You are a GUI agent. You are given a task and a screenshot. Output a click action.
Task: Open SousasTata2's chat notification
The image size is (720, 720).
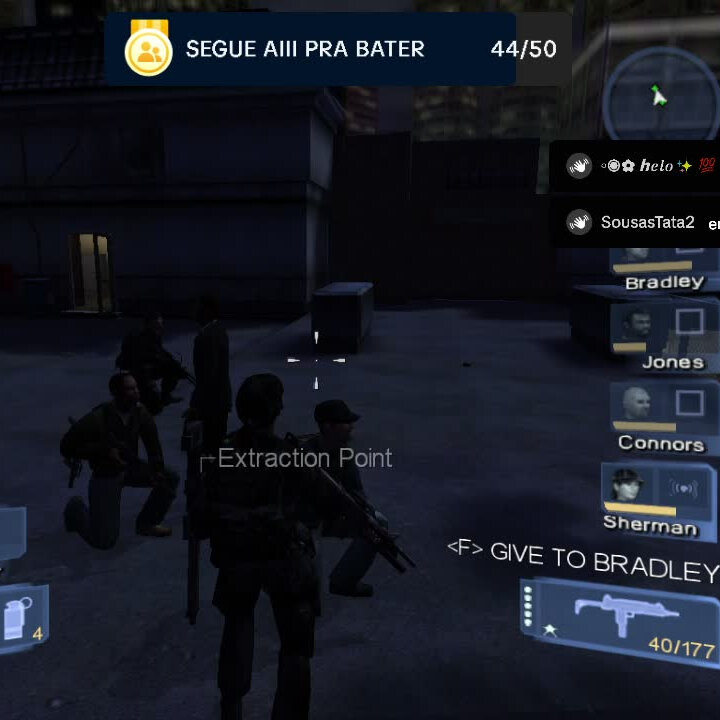point(640,222)
